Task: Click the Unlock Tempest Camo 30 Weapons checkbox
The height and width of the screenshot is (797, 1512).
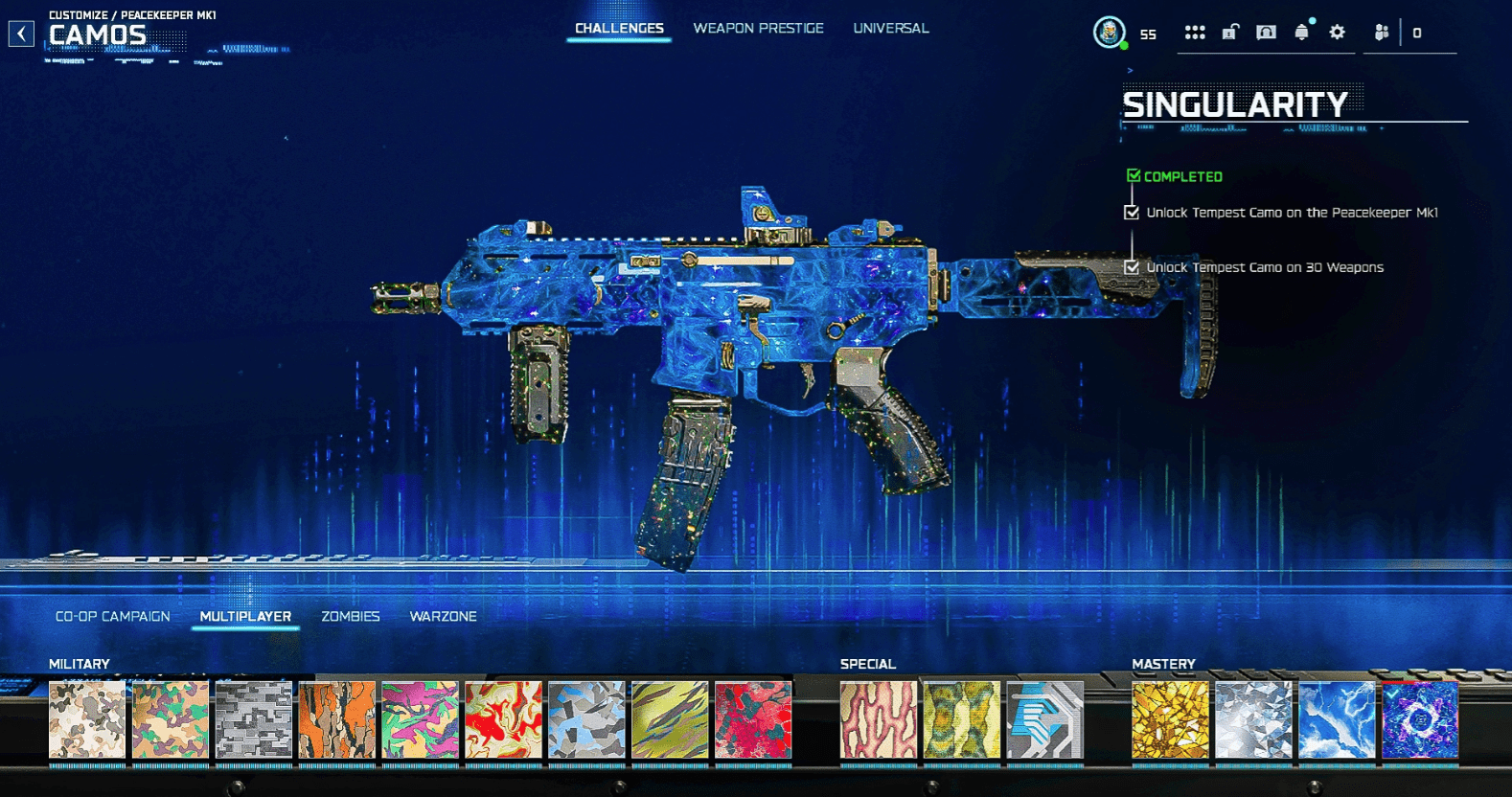Action: [1131, 267]
